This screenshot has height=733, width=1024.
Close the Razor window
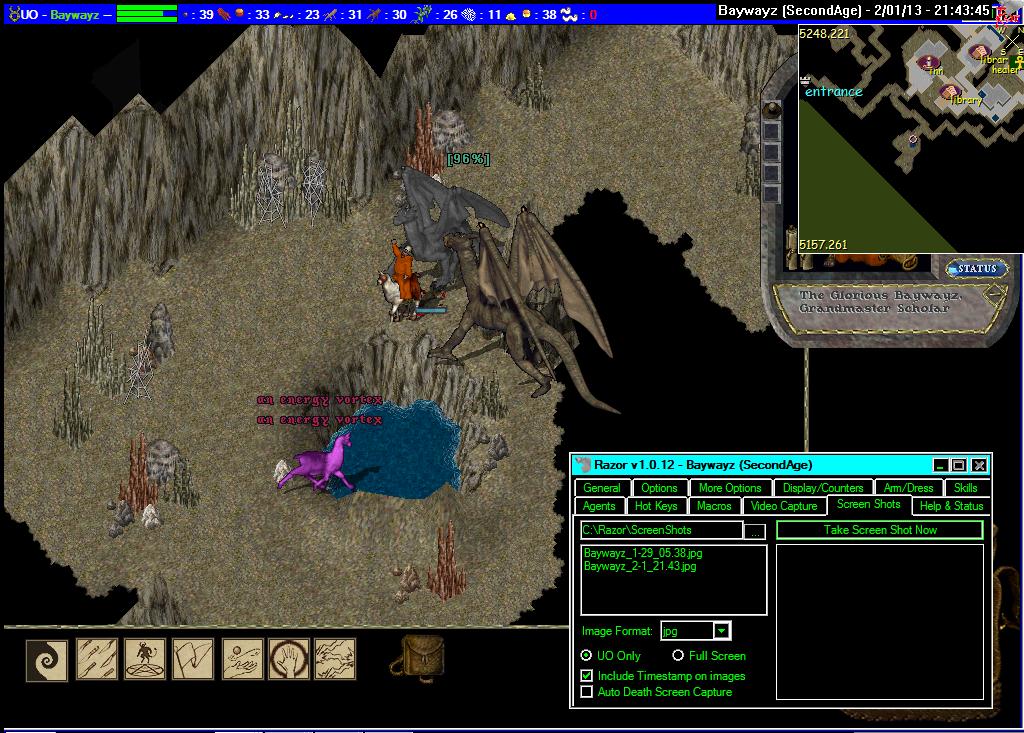pyautogui.click(x=979, y=465)
